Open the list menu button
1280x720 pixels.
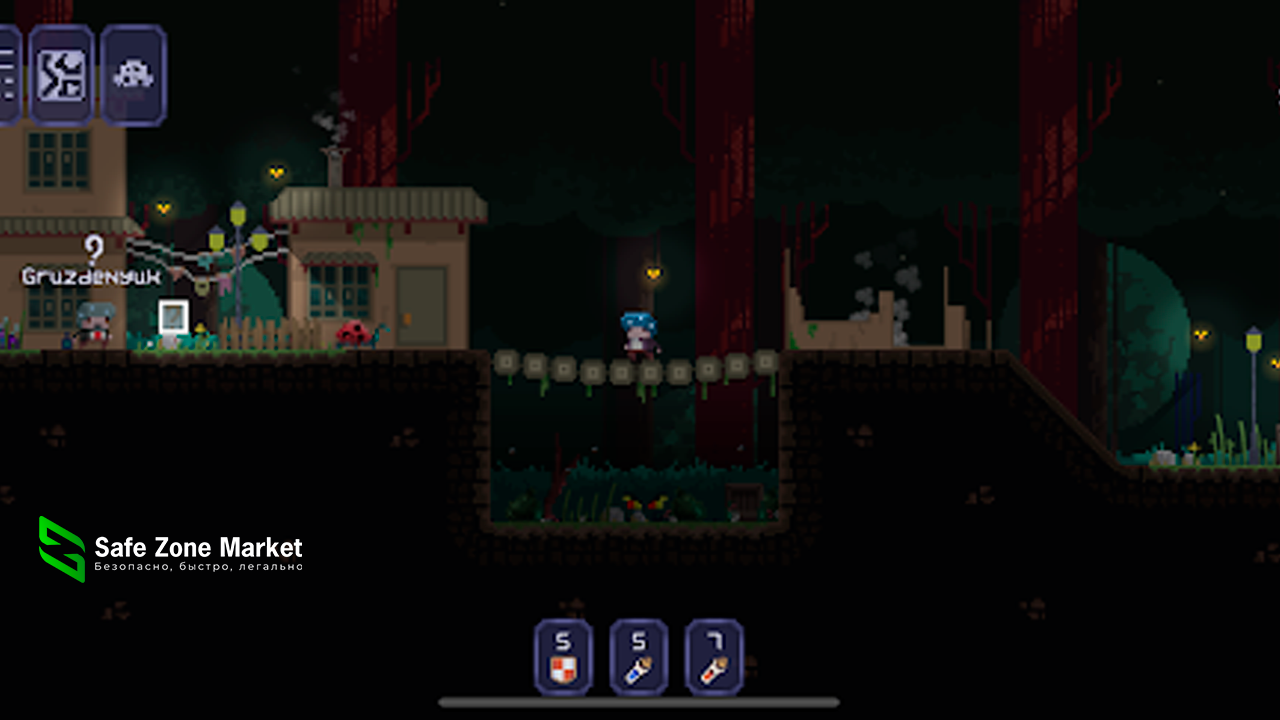point(8,75)
